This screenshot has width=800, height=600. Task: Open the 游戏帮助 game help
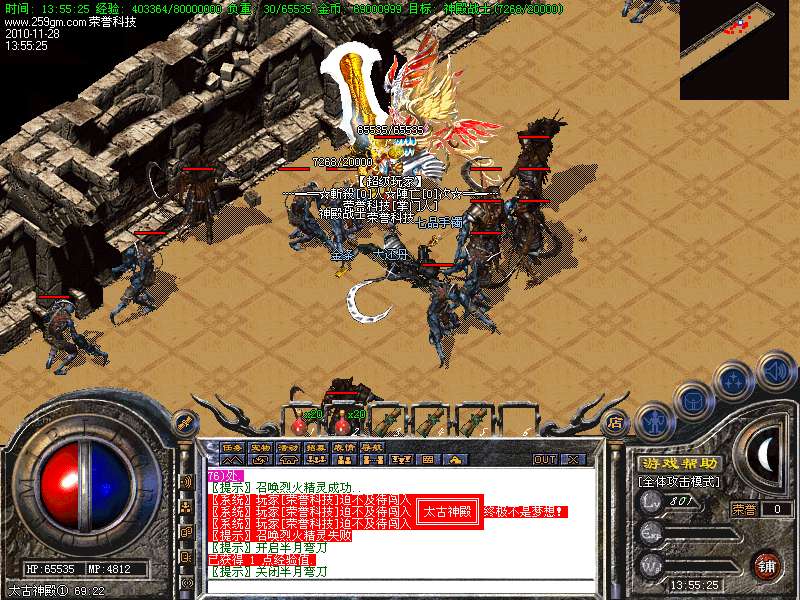(x=679, y=464)
